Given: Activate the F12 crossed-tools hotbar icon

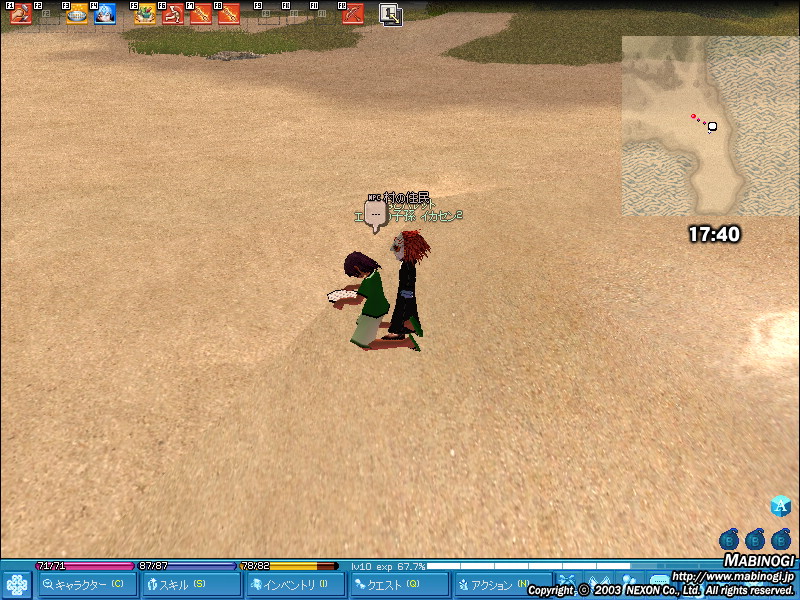Looking at the screenshot, I should [x=353, y=14].
